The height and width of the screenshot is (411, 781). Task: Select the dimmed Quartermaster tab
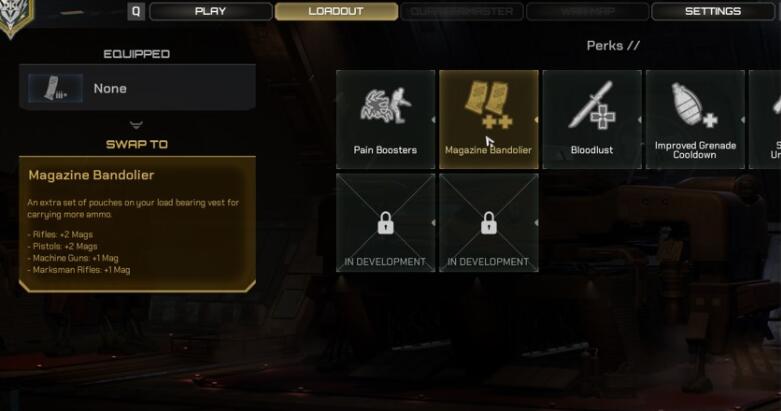tap(462, 12)
